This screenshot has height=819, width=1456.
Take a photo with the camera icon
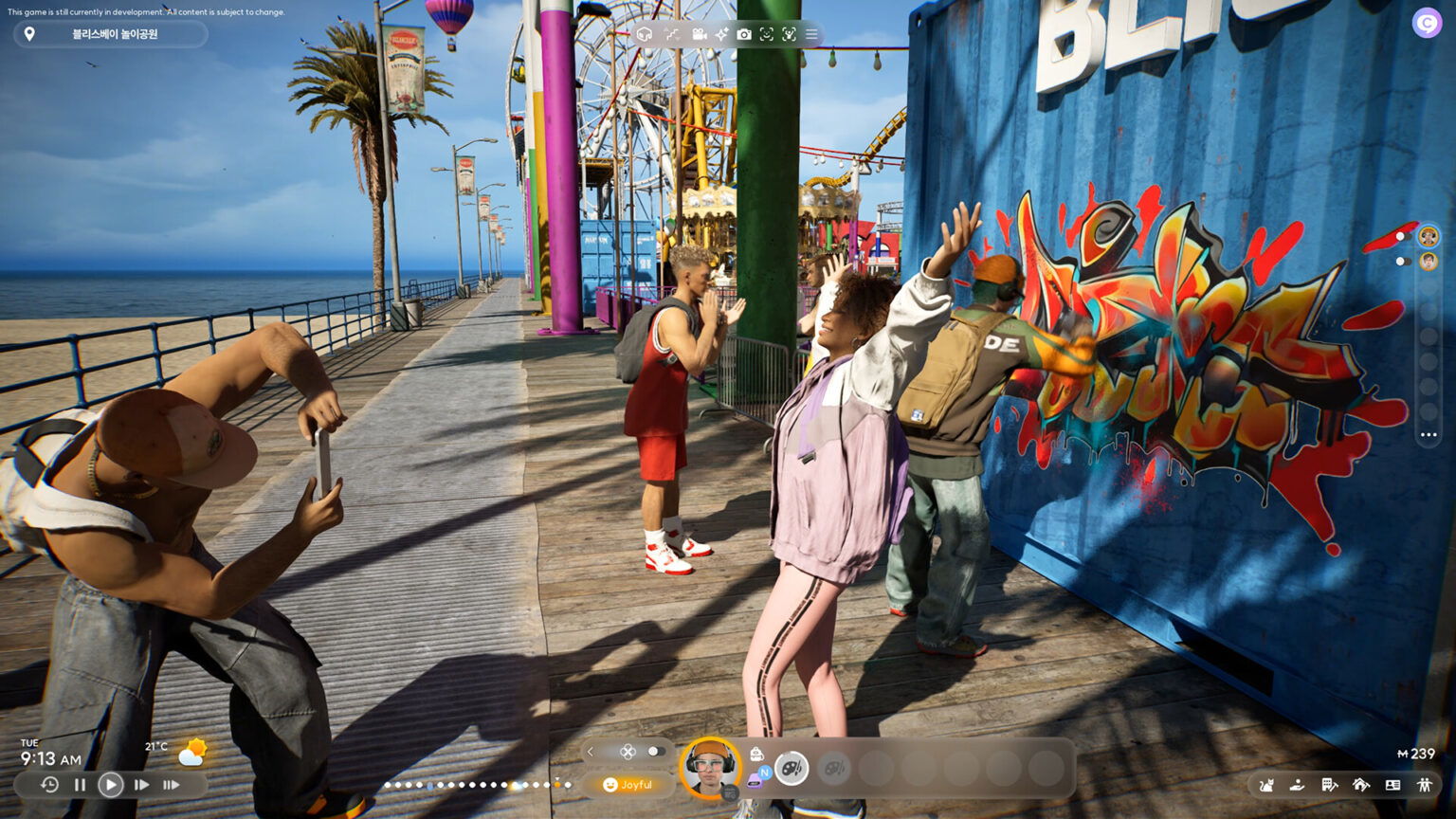[744, 34]
